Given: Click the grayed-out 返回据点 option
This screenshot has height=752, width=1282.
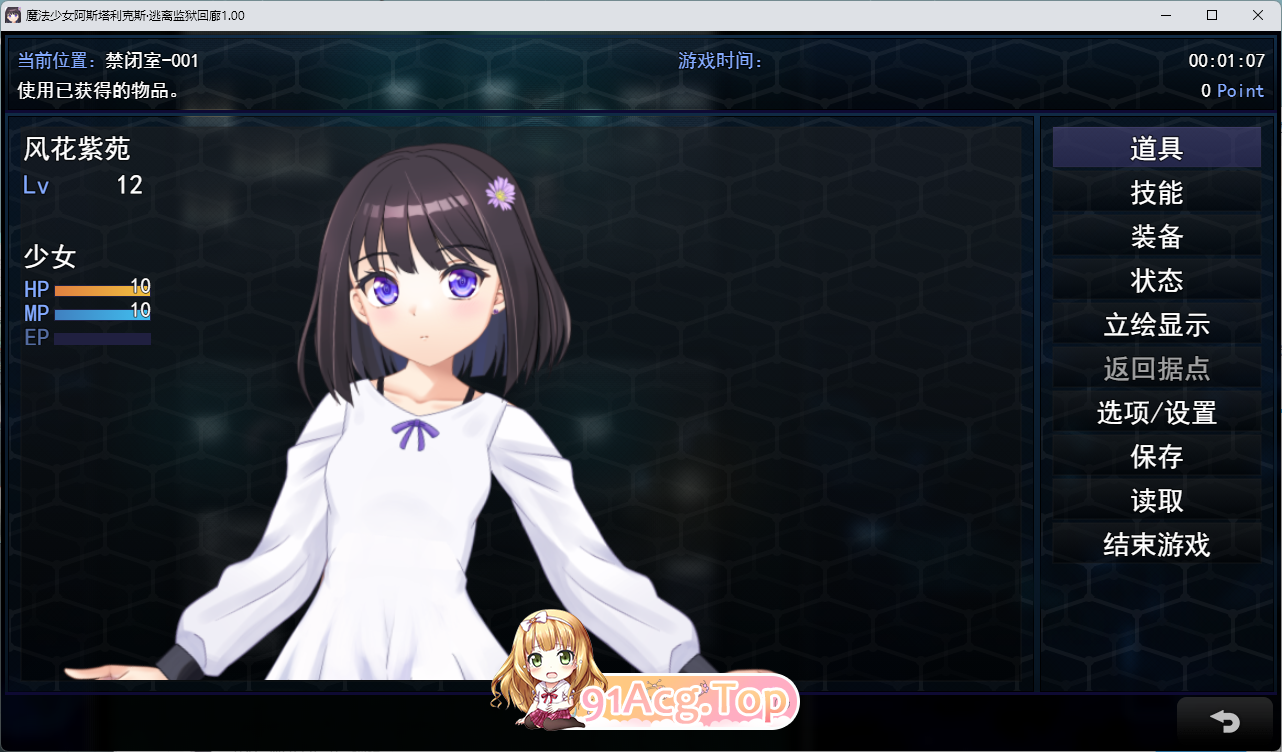Looking at the screenshot, I should point(1156,369).
